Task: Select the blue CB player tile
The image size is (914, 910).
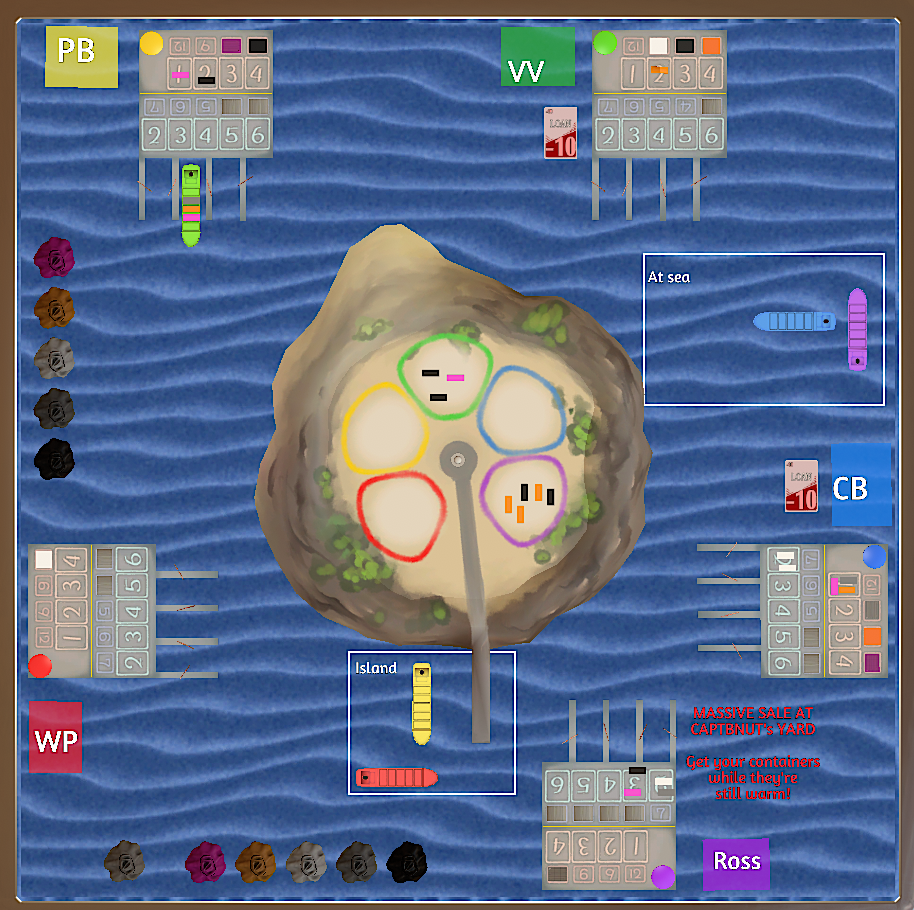Action: point(860,485)
